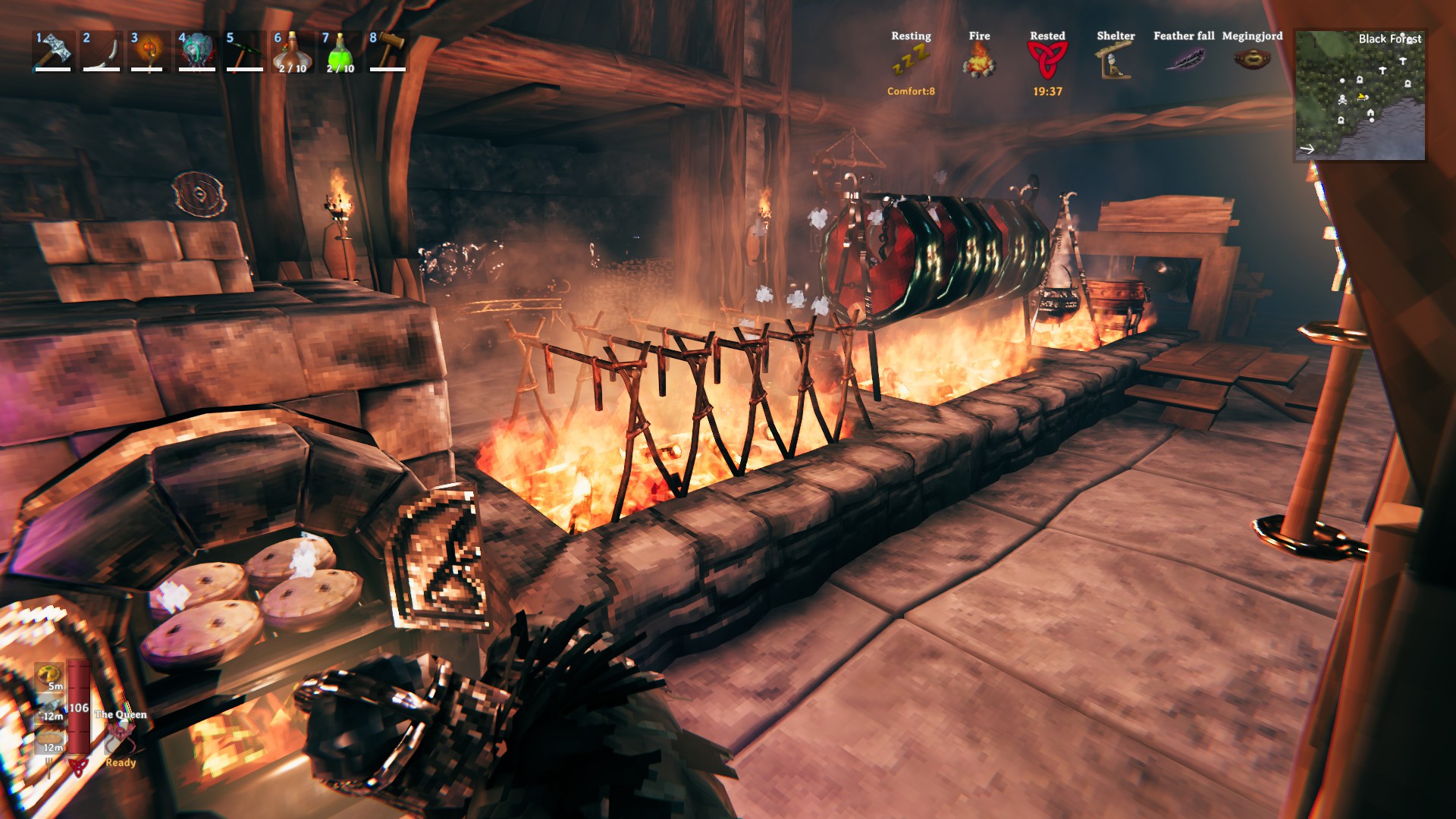Click the skull marker on the minimap
The width and height of the screenshot is (1456, 819).
pos(1342,99)
